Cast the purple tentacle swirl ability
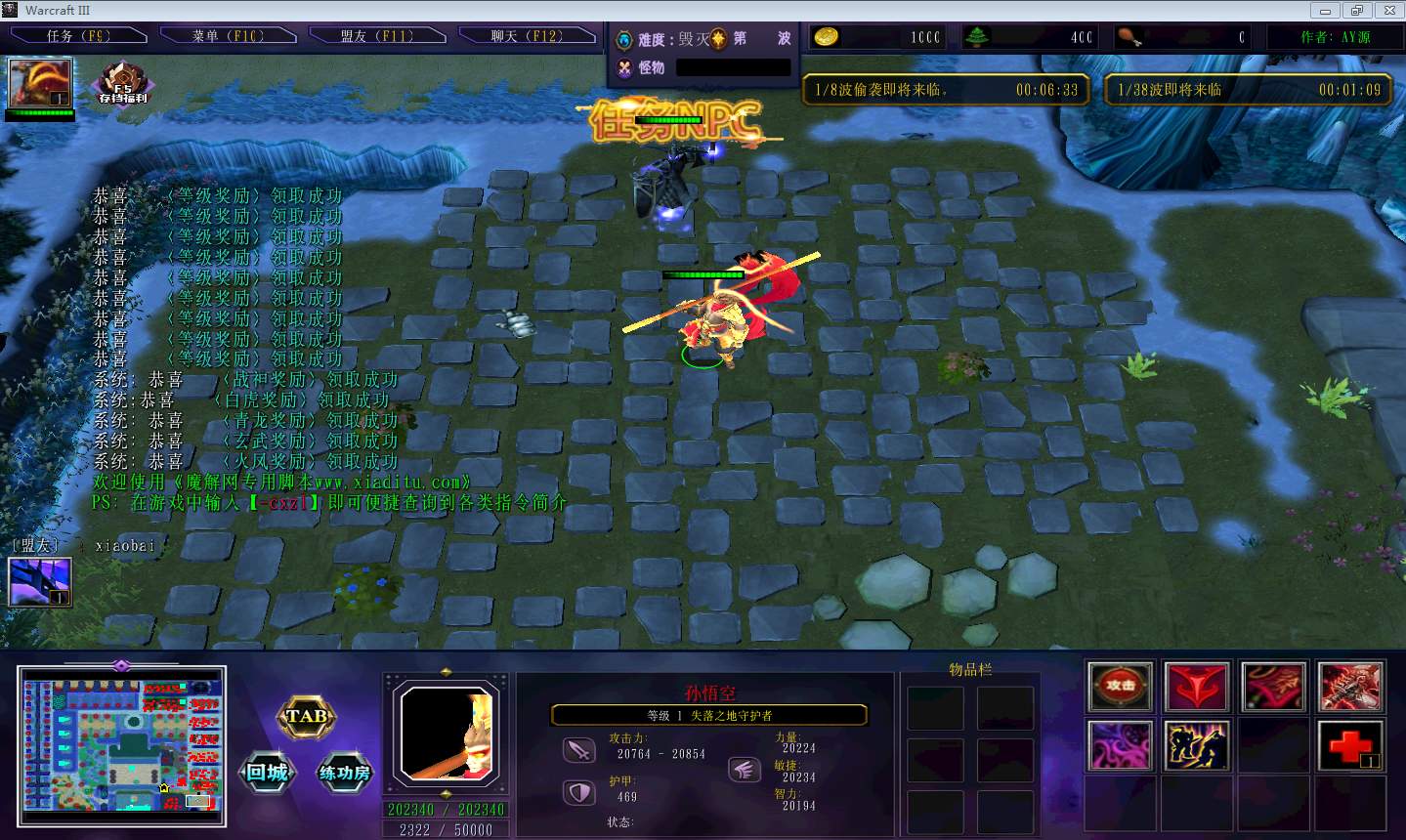Viewport: 1406px width, 840px height. point(1120,745)
